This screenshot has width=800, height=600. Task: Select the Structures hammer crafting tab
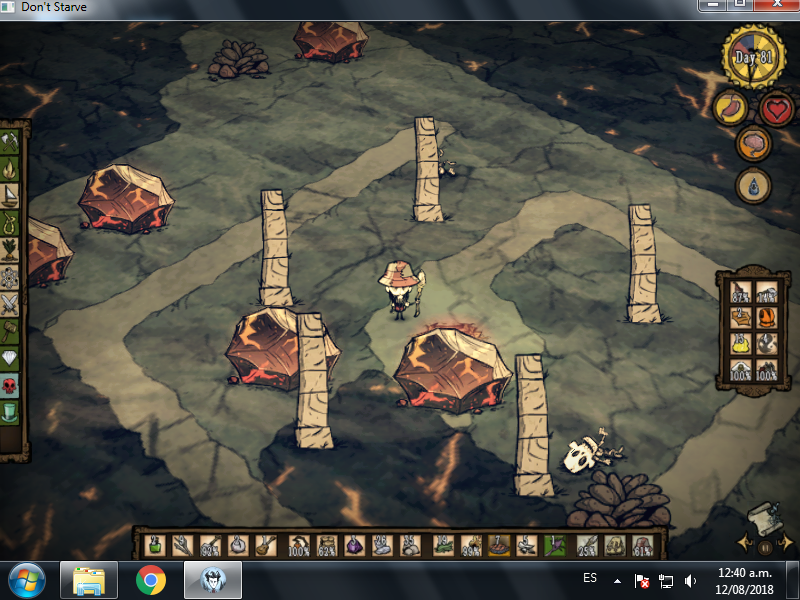pos(10,331)
